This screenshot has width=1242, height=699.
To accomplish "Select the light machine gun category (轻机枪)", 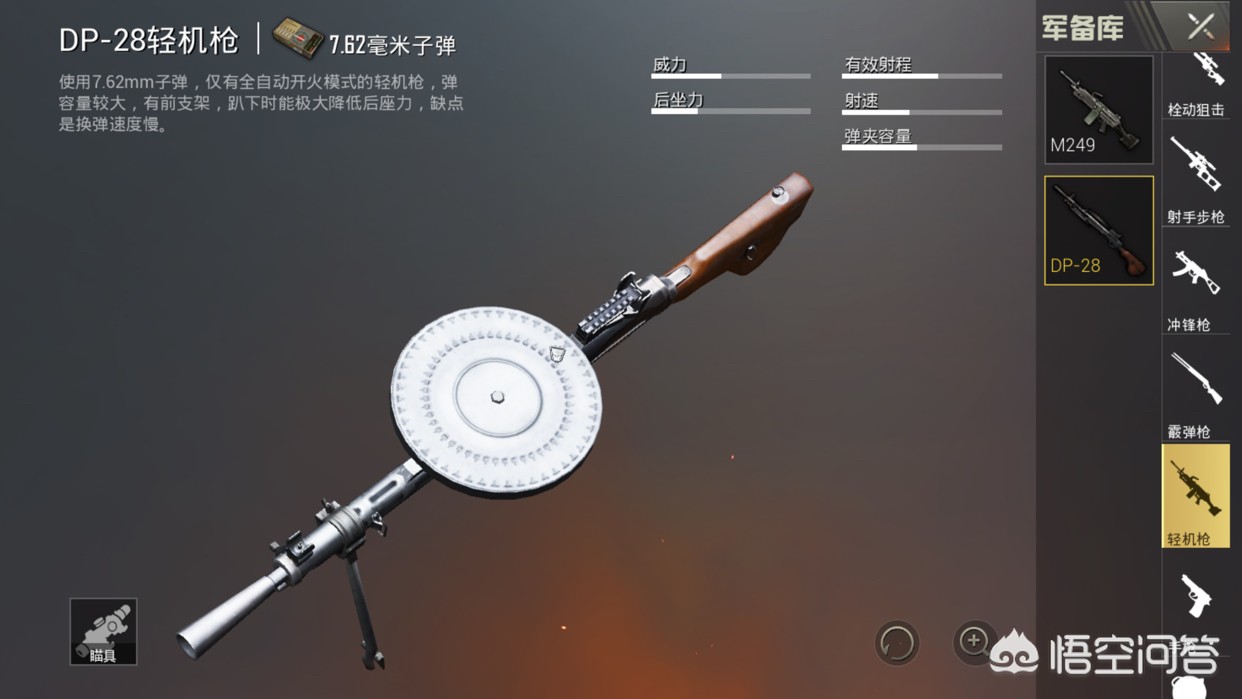I will point(1196,497).
